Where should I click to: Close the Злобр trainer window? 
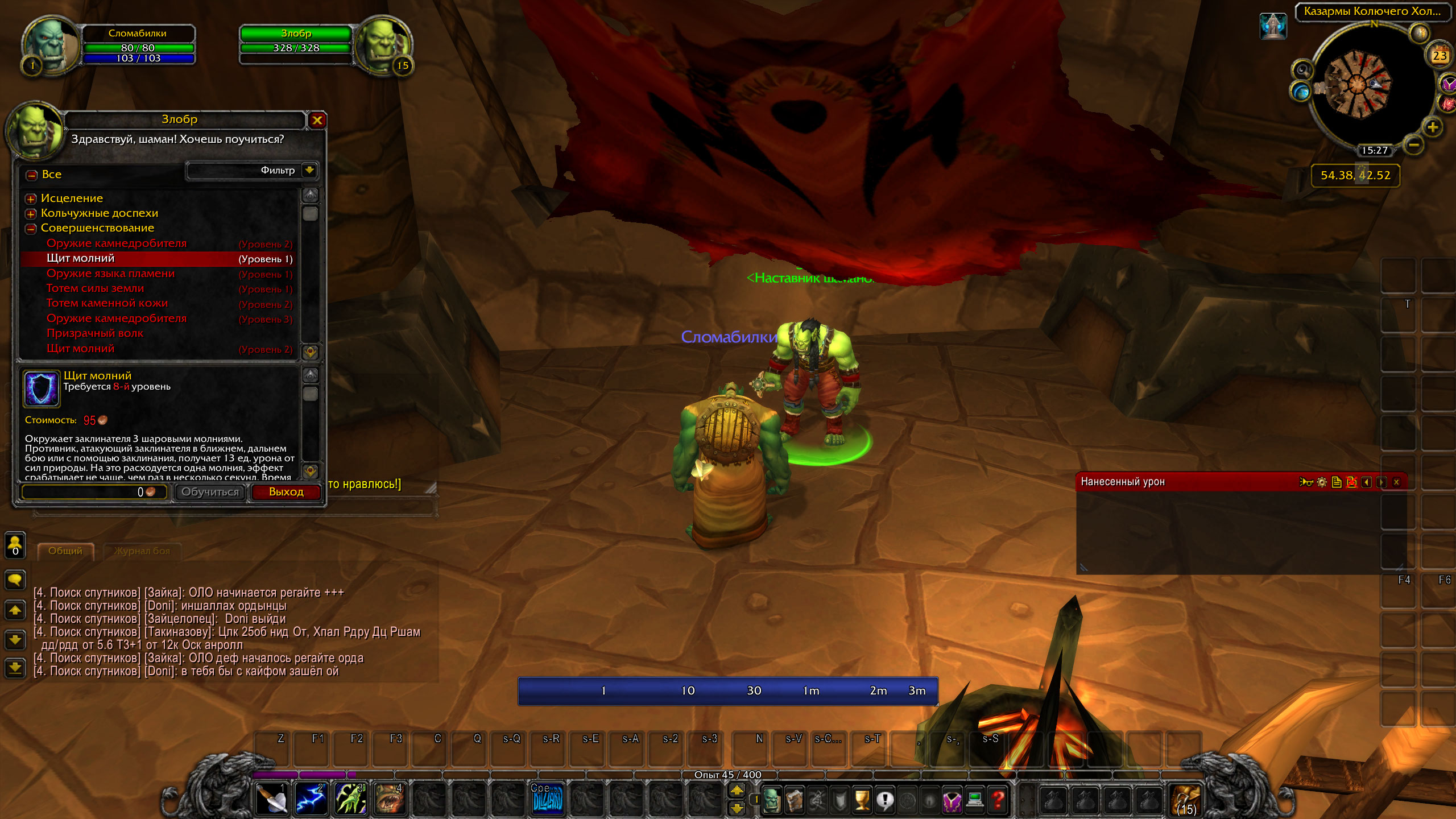[x=317, y=120]
